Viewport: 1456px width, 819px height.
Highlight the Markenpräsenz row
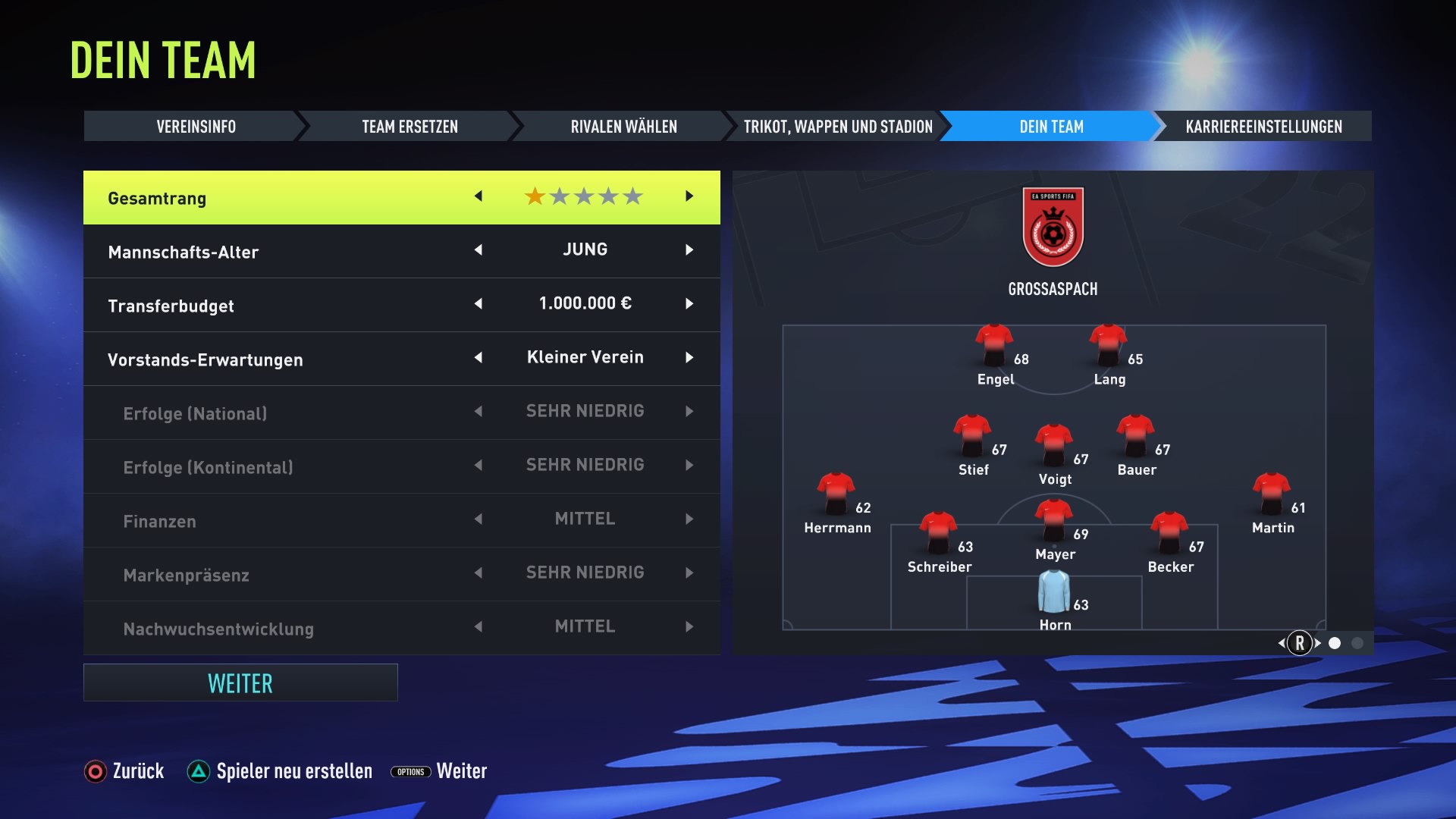(x=401, y=574)
